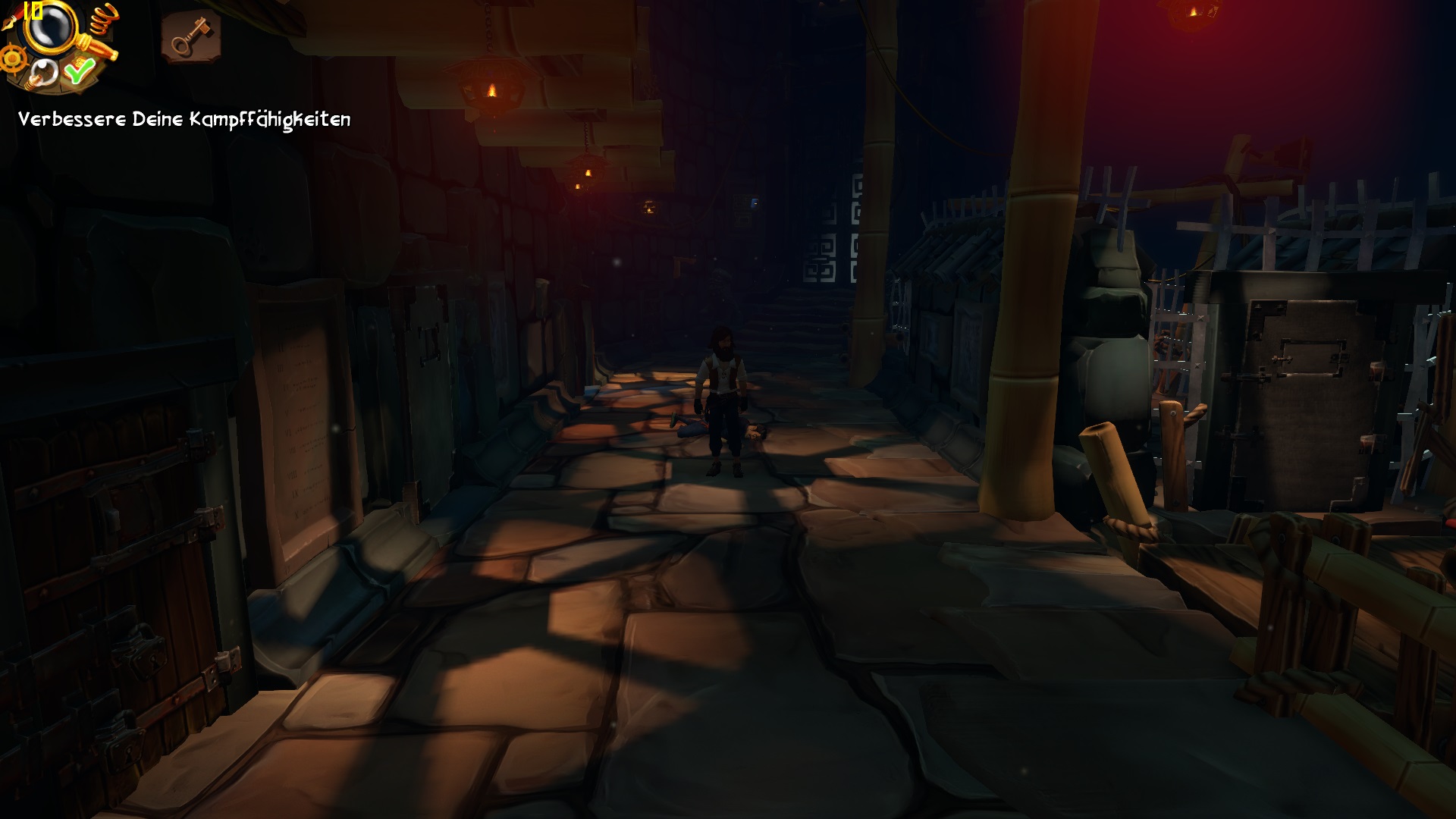The image size is (1456, 819).
Task: Click the objective text 'Verbessere Deine Kampffähigkeiten'
Action: click(184, 119)
